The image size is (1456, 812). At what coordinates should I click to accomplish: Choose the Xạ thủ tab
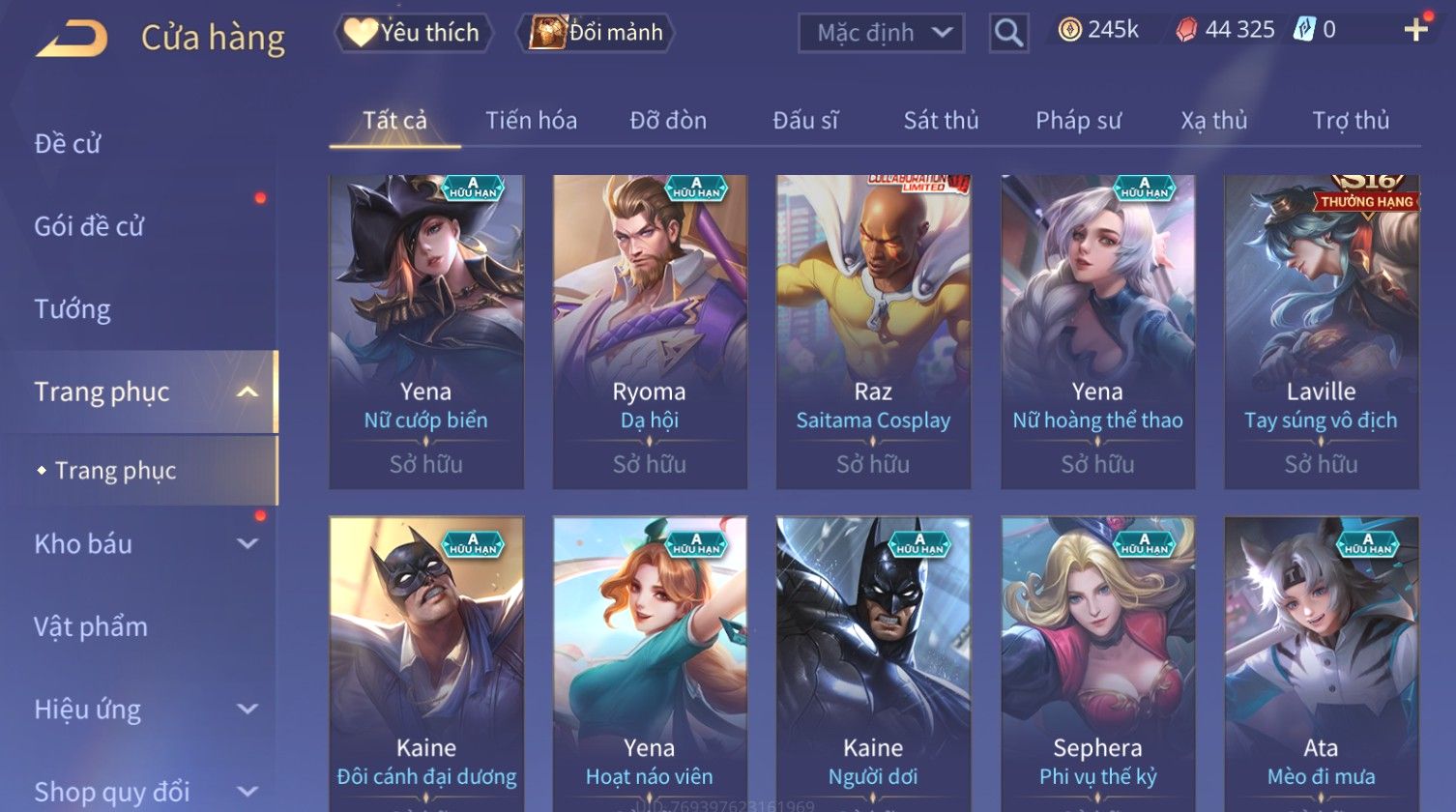coord(1213,121)
